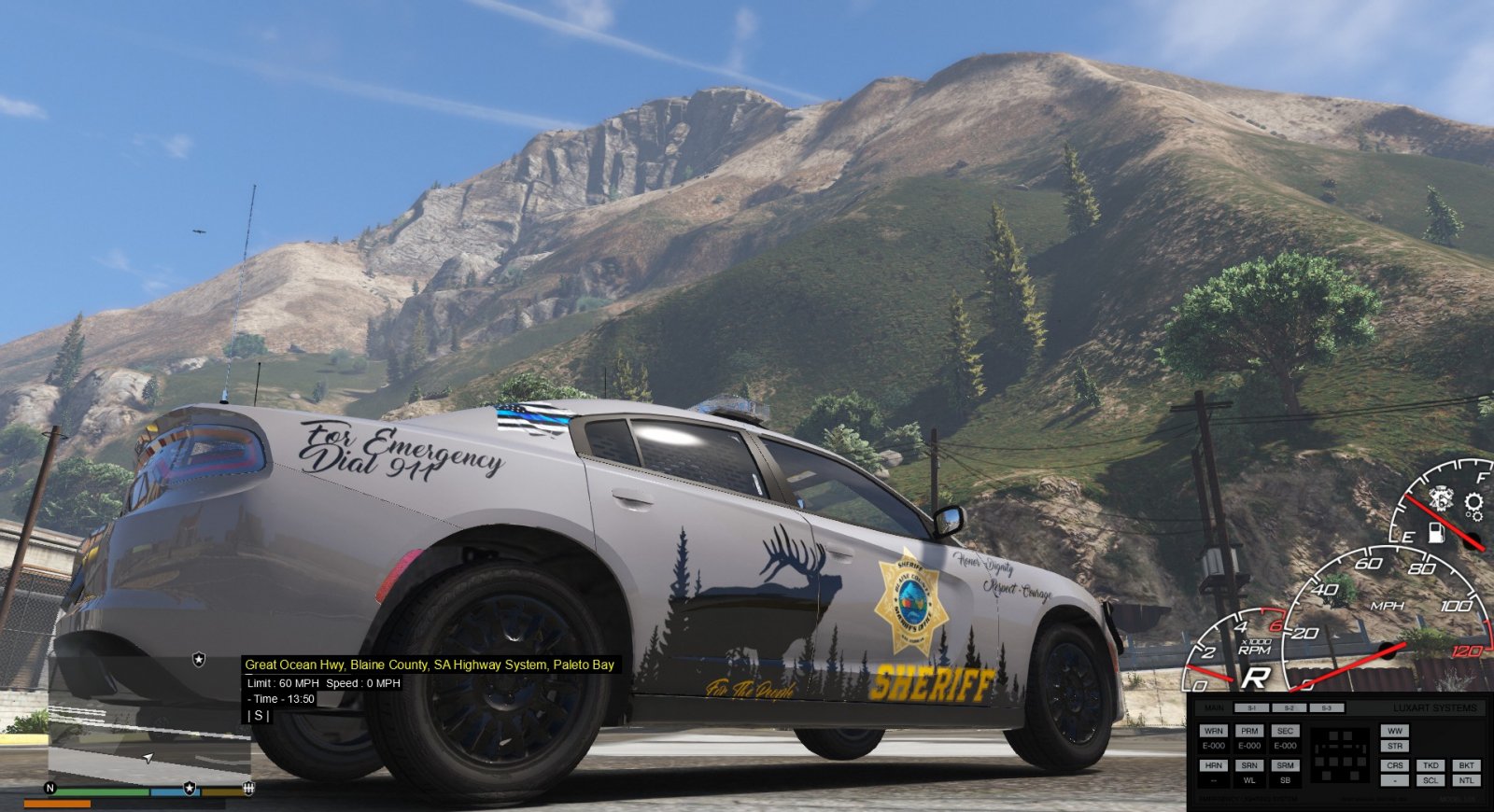
Task: Activate the HRN horn button
Action: point(1214,765)
